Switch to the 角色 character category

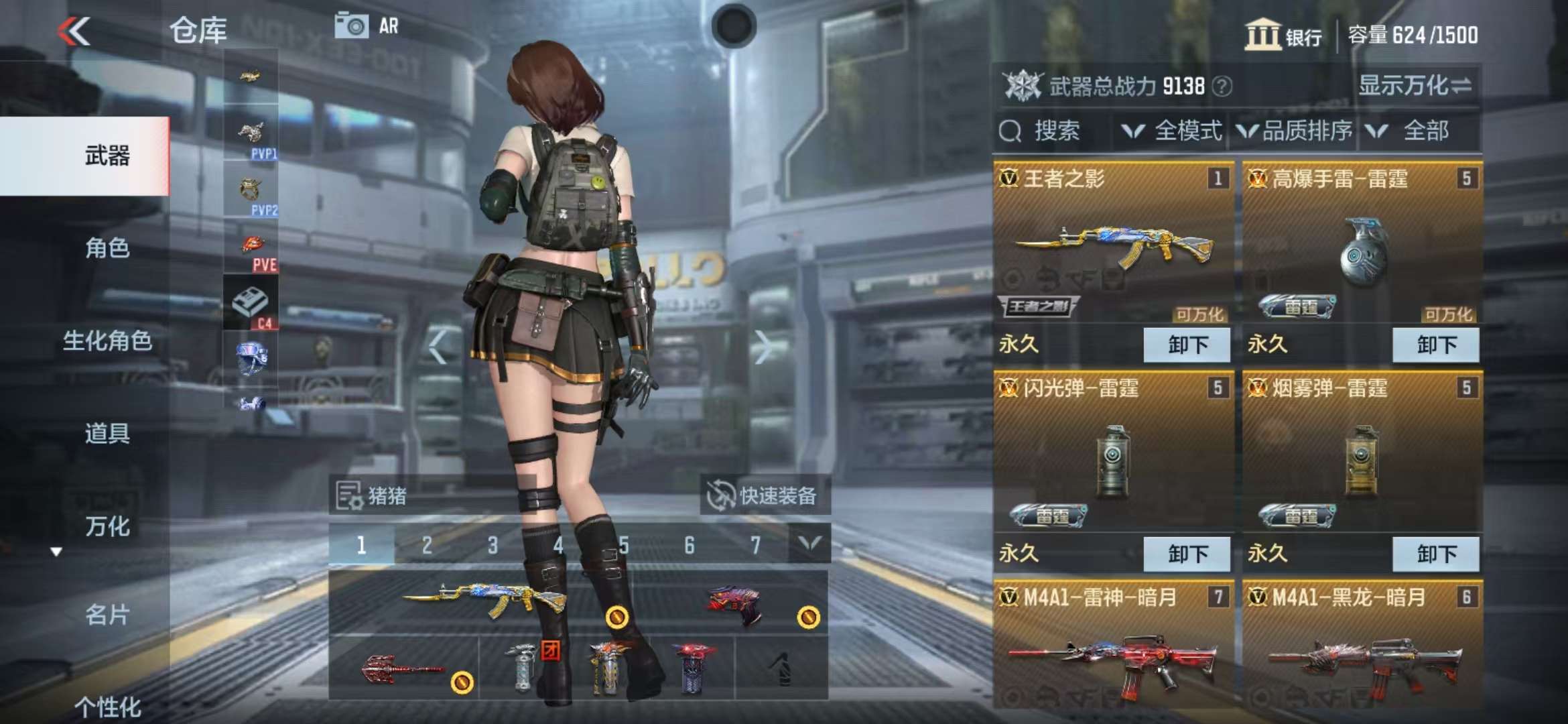[107, 248]
